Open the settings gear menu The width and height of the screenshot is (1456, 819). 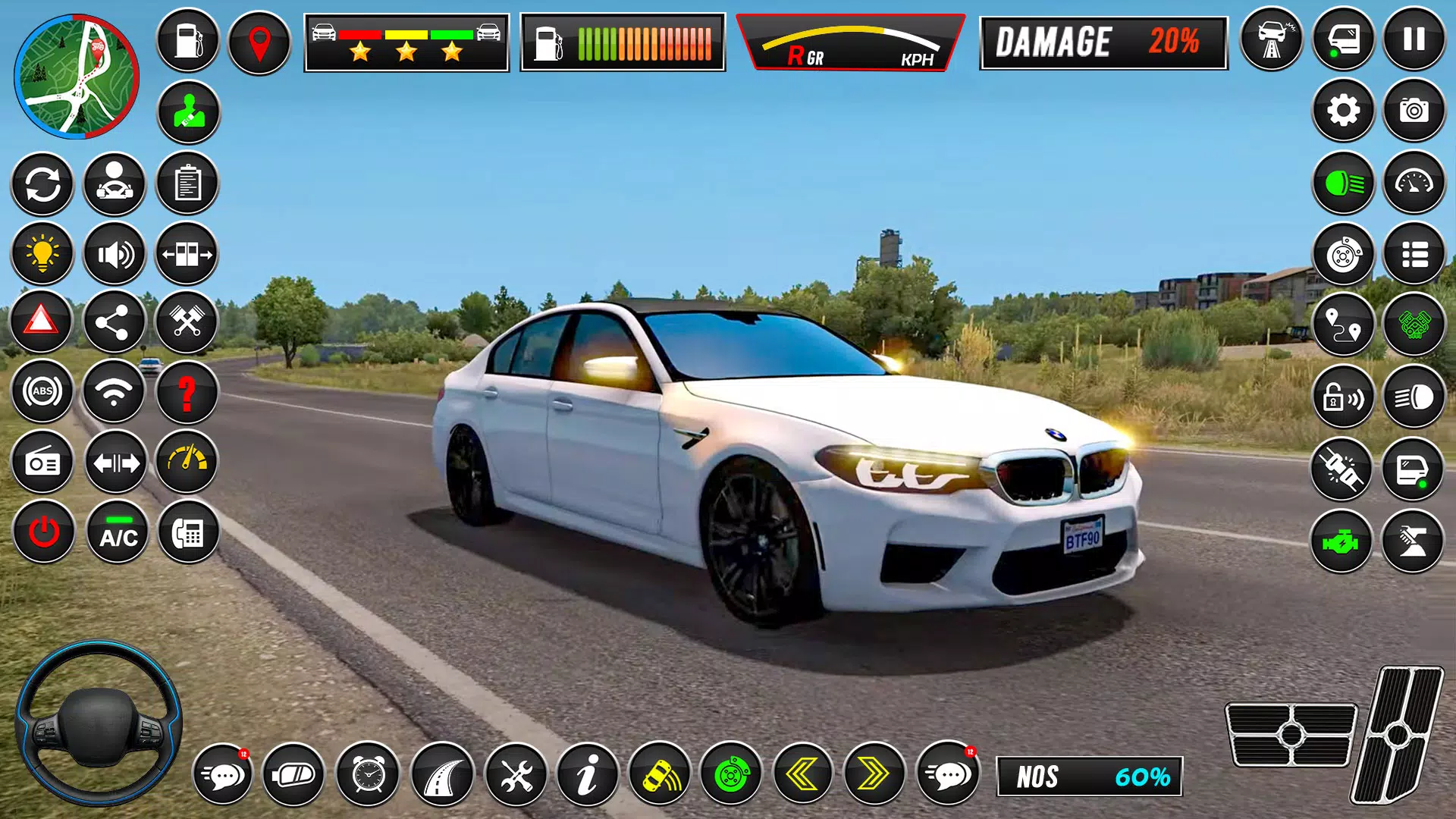point(1341,111)
